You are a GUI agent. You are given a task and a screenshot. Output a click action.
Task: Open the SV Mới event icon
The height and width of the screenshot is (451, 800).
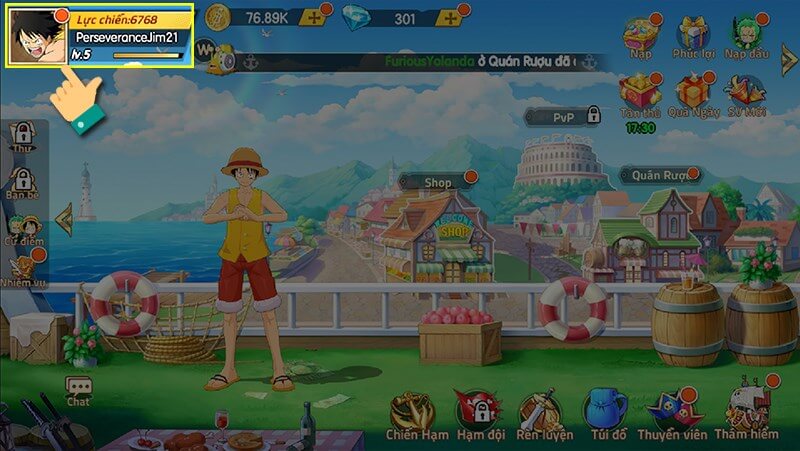coord(746,94)
